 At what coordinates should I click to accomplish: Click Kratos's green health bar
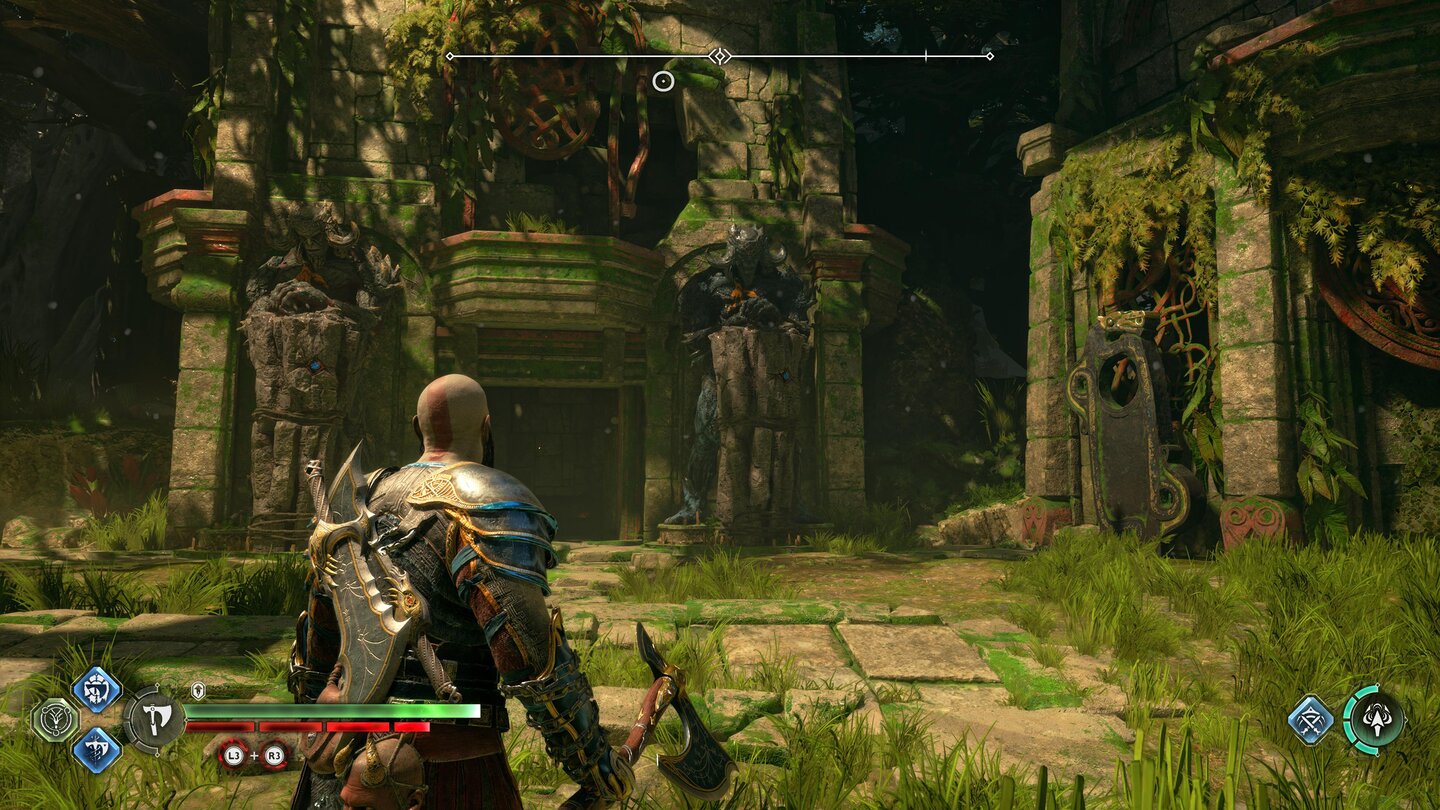pos(344,711)
